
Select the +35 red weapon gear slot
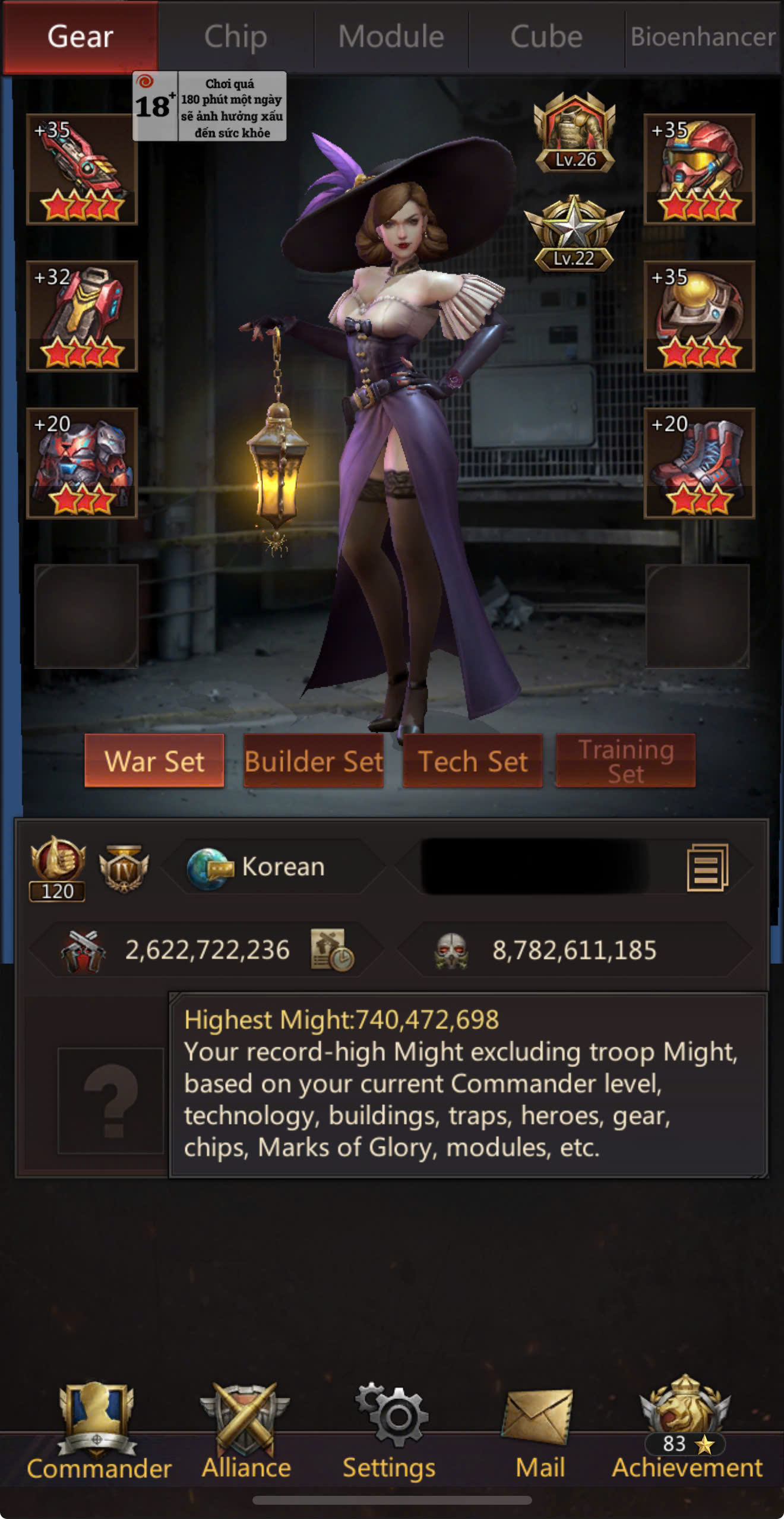coord(82,170)
